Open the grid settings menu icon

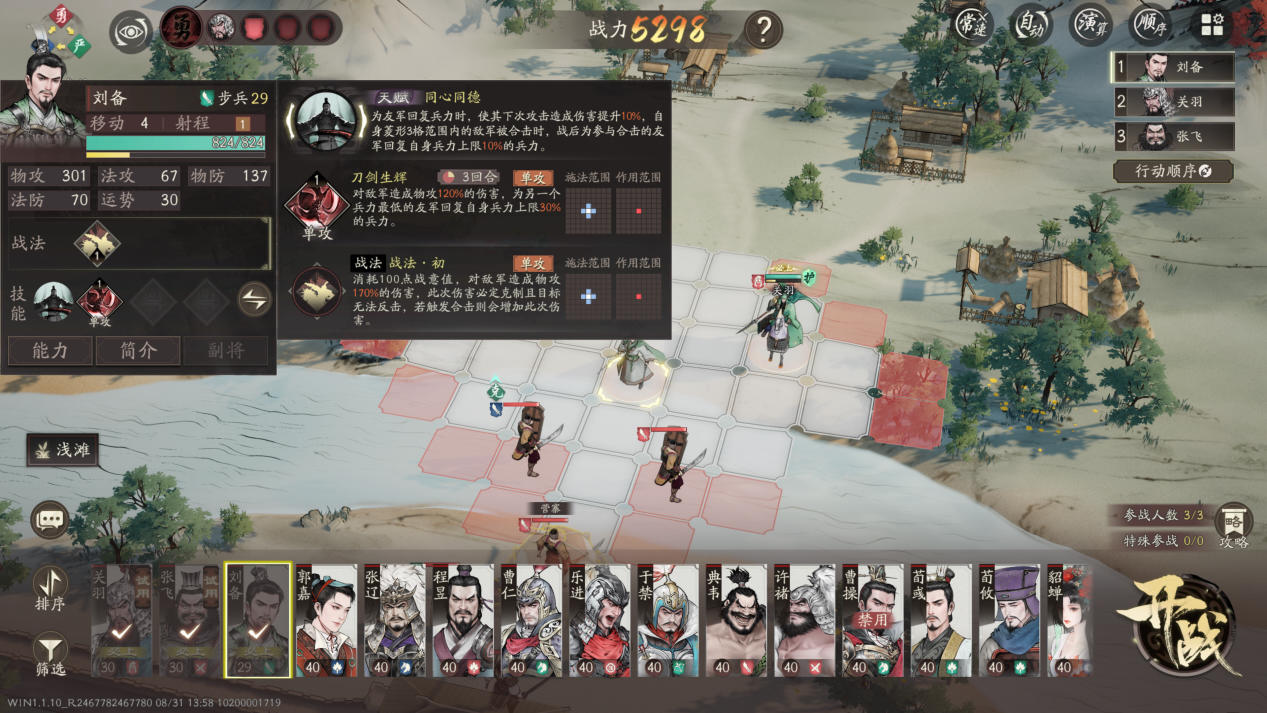[x=1212, y=26]
